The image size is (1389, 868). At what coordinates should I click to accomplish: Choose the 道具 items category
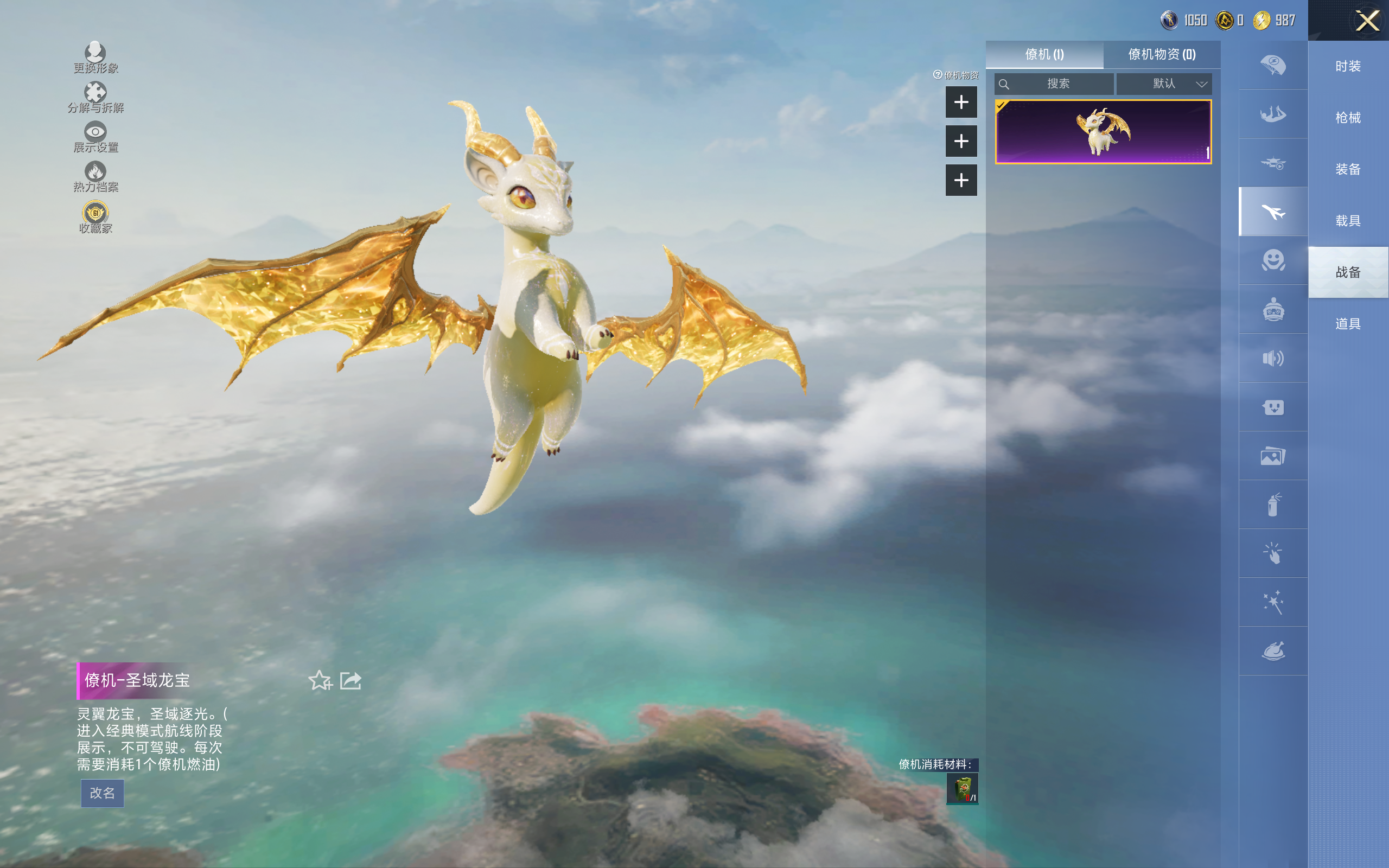(1348, 324)
